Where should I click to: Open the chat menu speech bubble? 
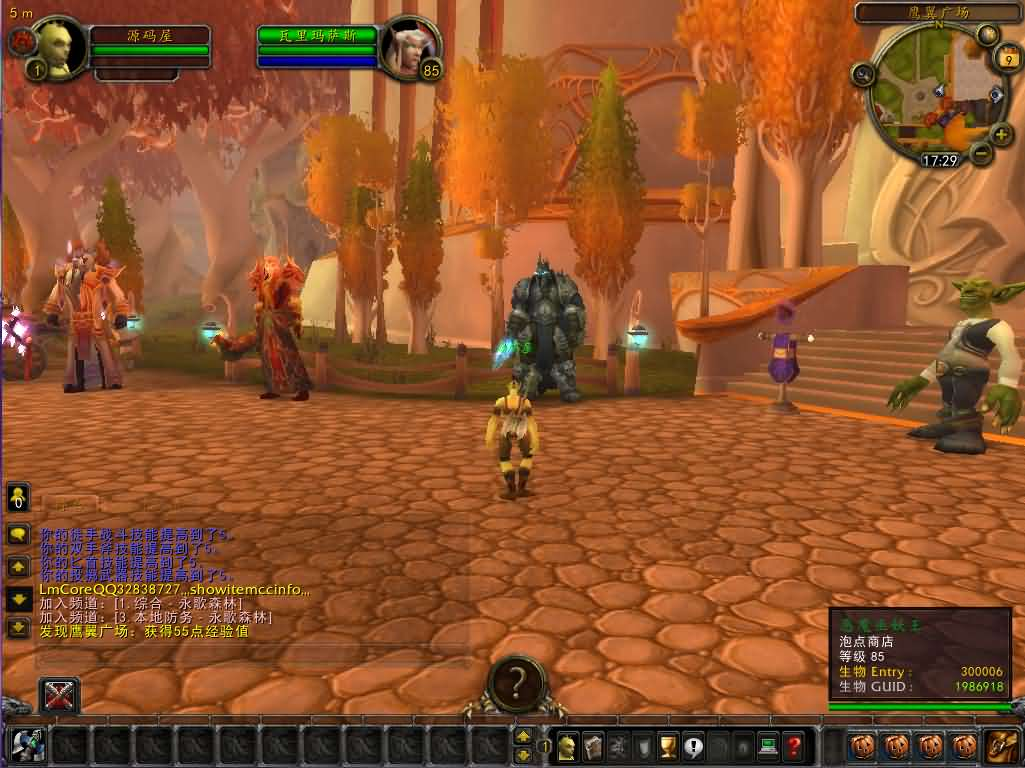(17, 534)
